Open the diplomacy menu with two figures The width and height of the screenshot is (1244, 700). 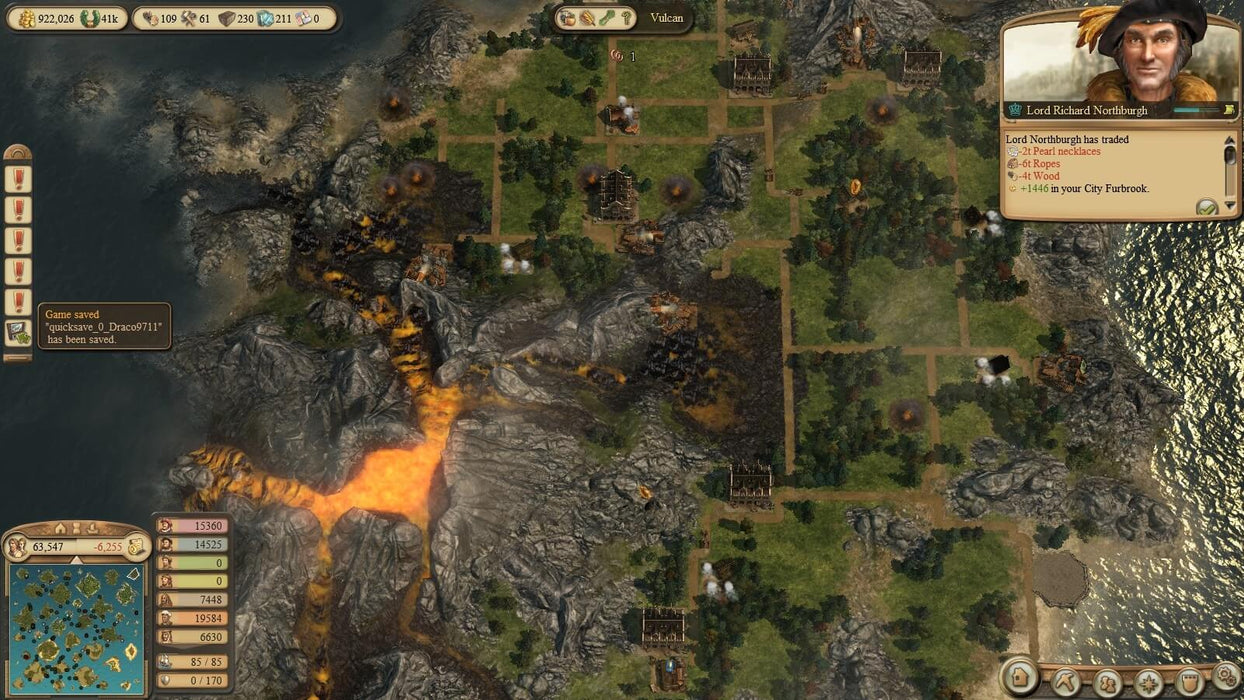1107,682
